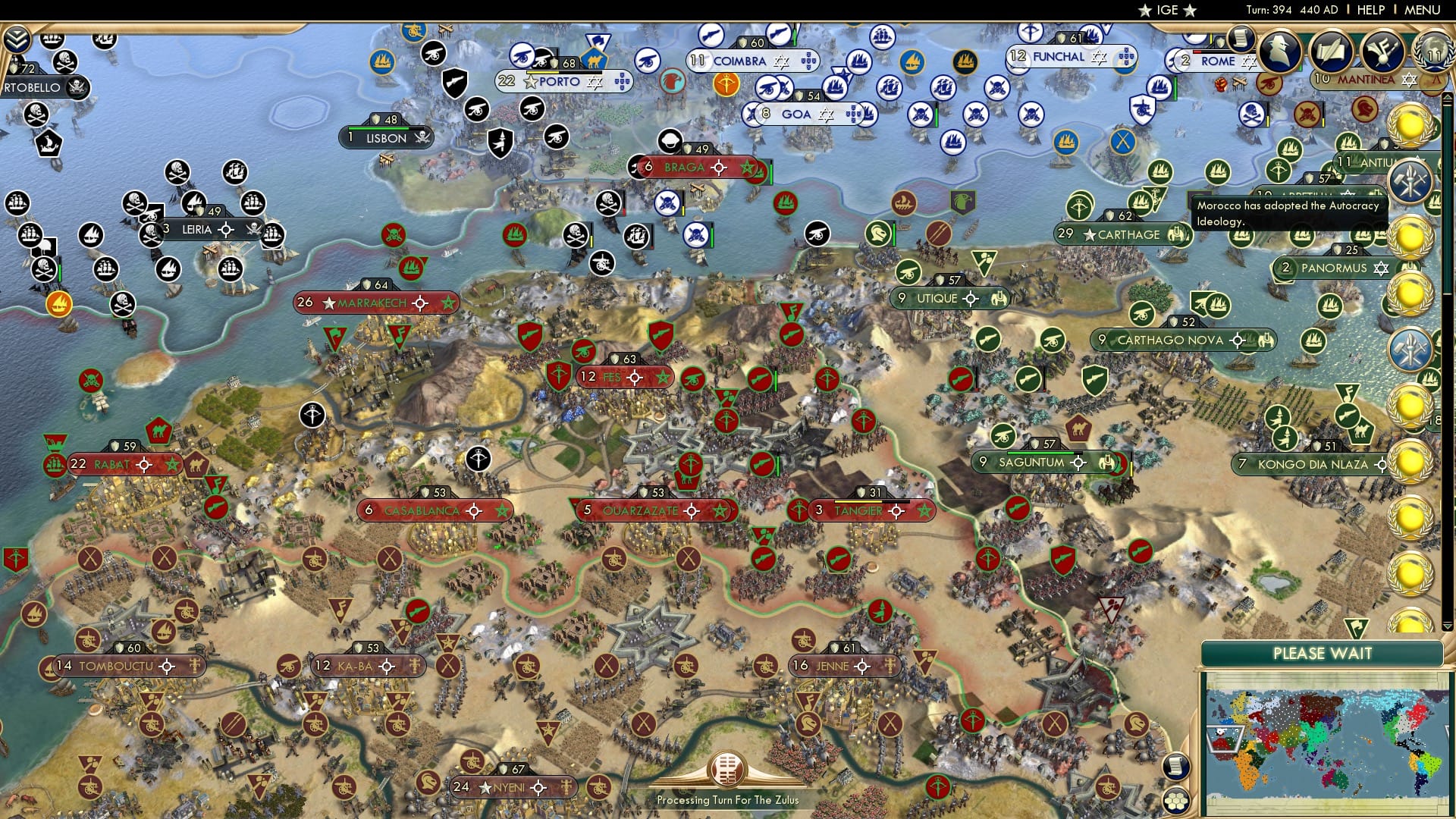Open the Espionage Overview spy icon

coord(1282,51)
